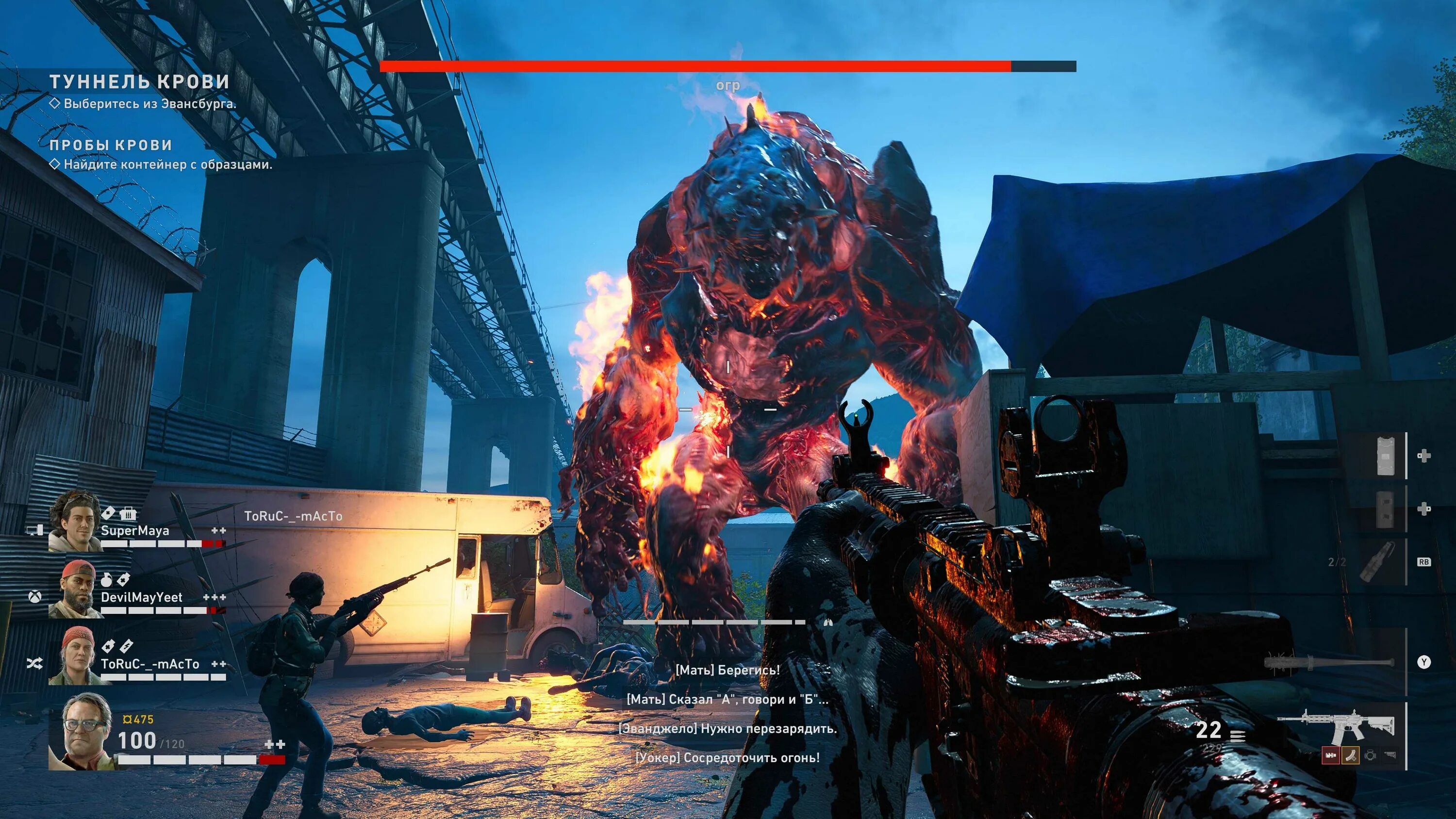Screen dimensions: 1456x819
Task: Click the Пробы крови objective header
Action: coord(111,145)
